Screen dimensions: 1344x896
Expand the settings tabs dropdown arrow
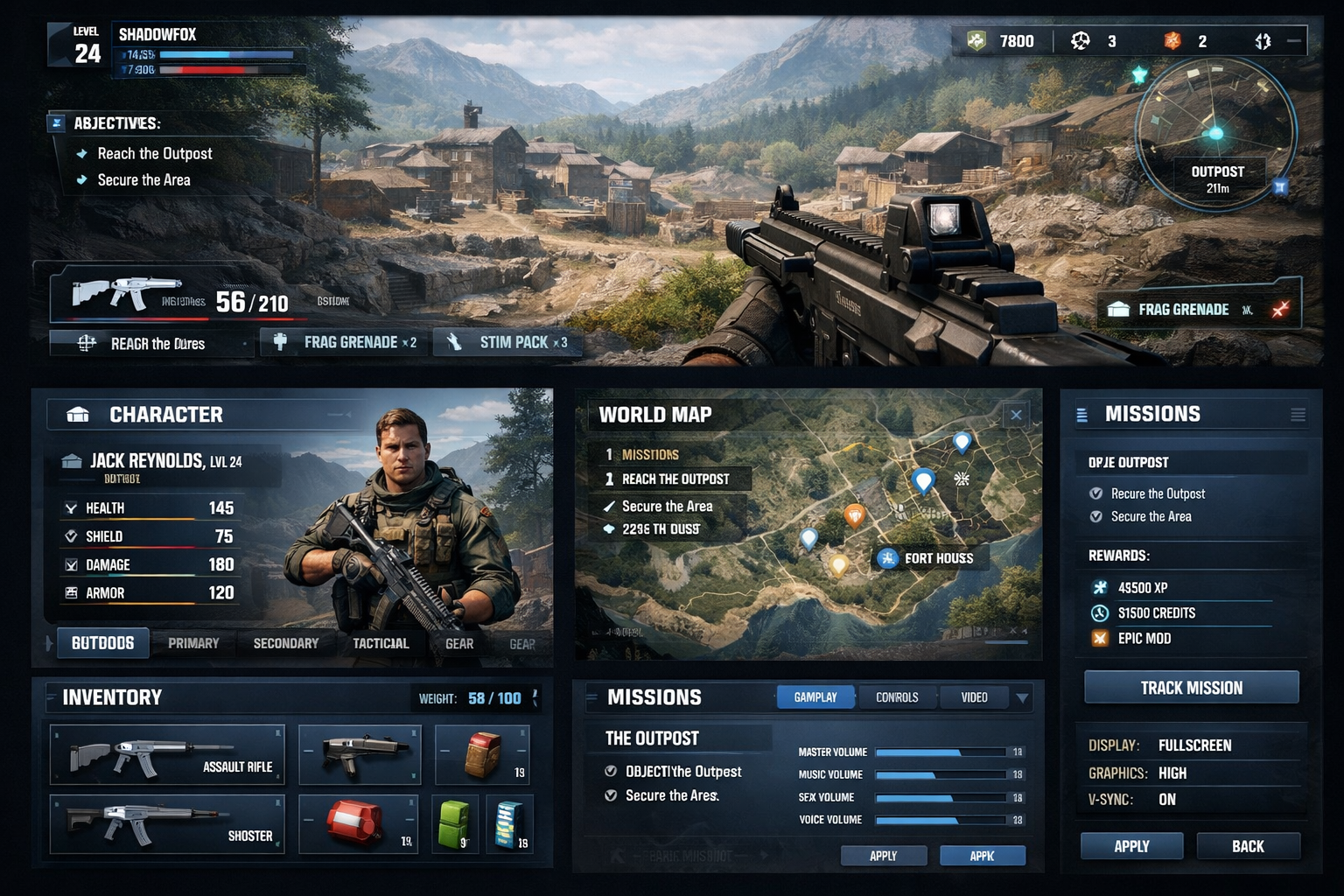click(1021, 698)
